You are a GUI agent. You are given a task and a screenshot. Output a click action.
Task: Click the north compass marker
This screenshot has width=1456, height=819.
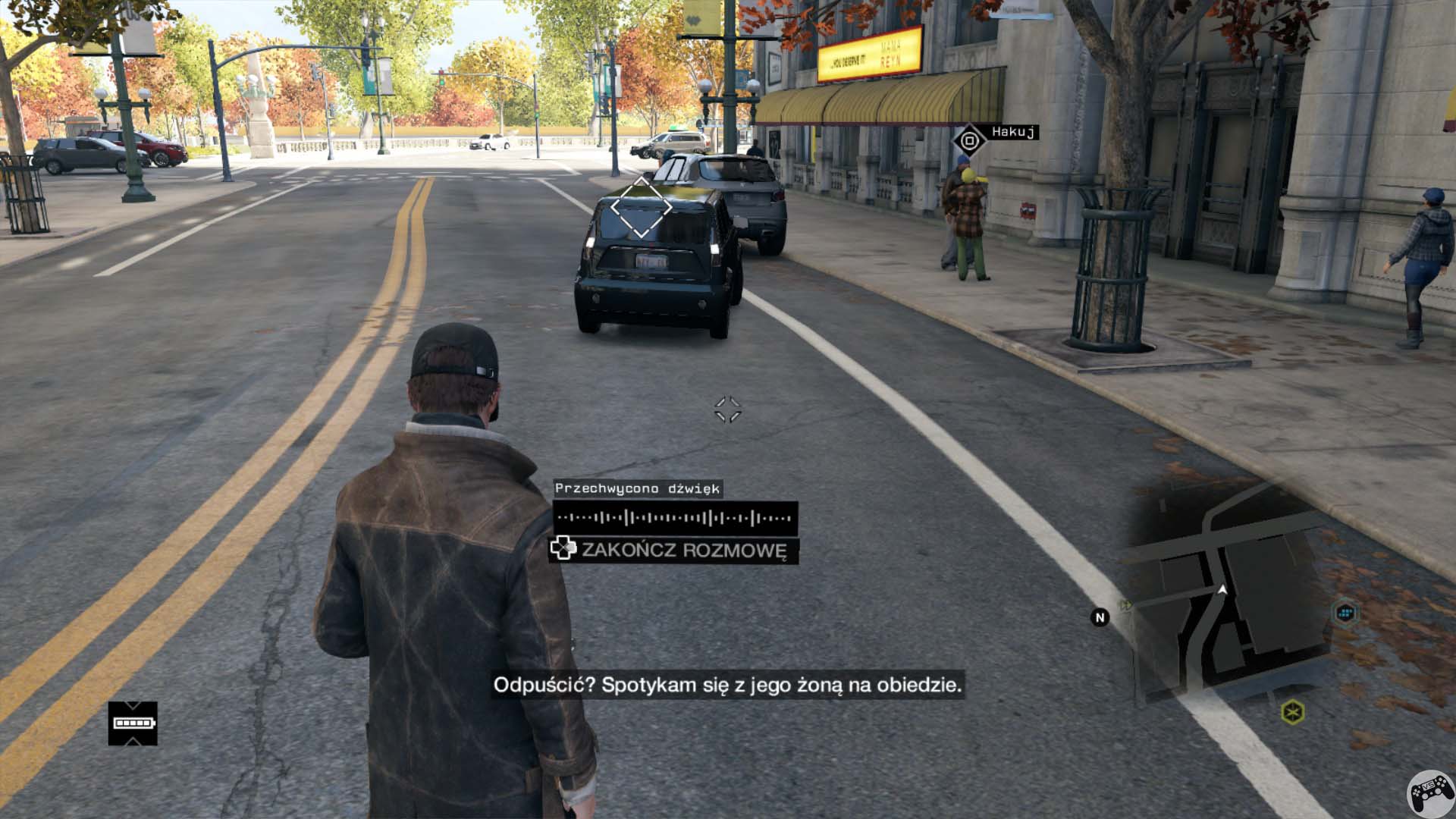point(1100,618)
